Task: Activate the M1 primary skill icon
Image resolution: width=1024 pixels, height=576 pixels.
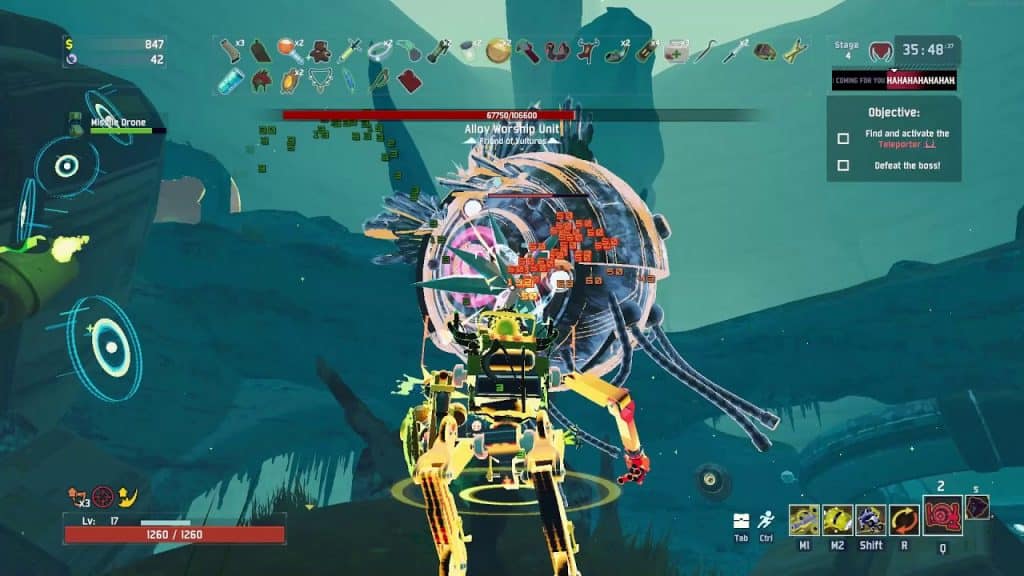Action: [804, 520]
